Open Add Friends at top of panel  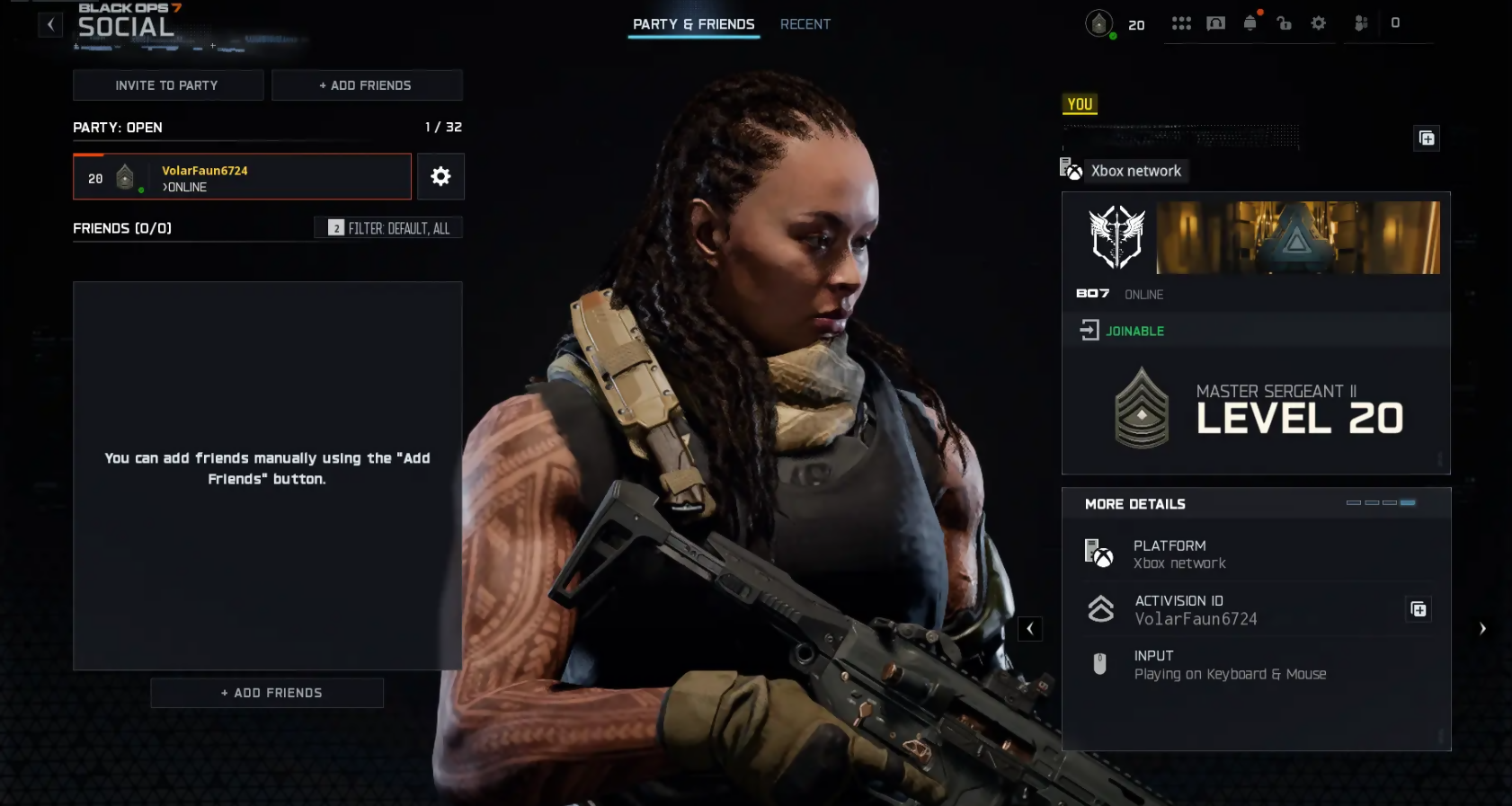tap(366, 85)
